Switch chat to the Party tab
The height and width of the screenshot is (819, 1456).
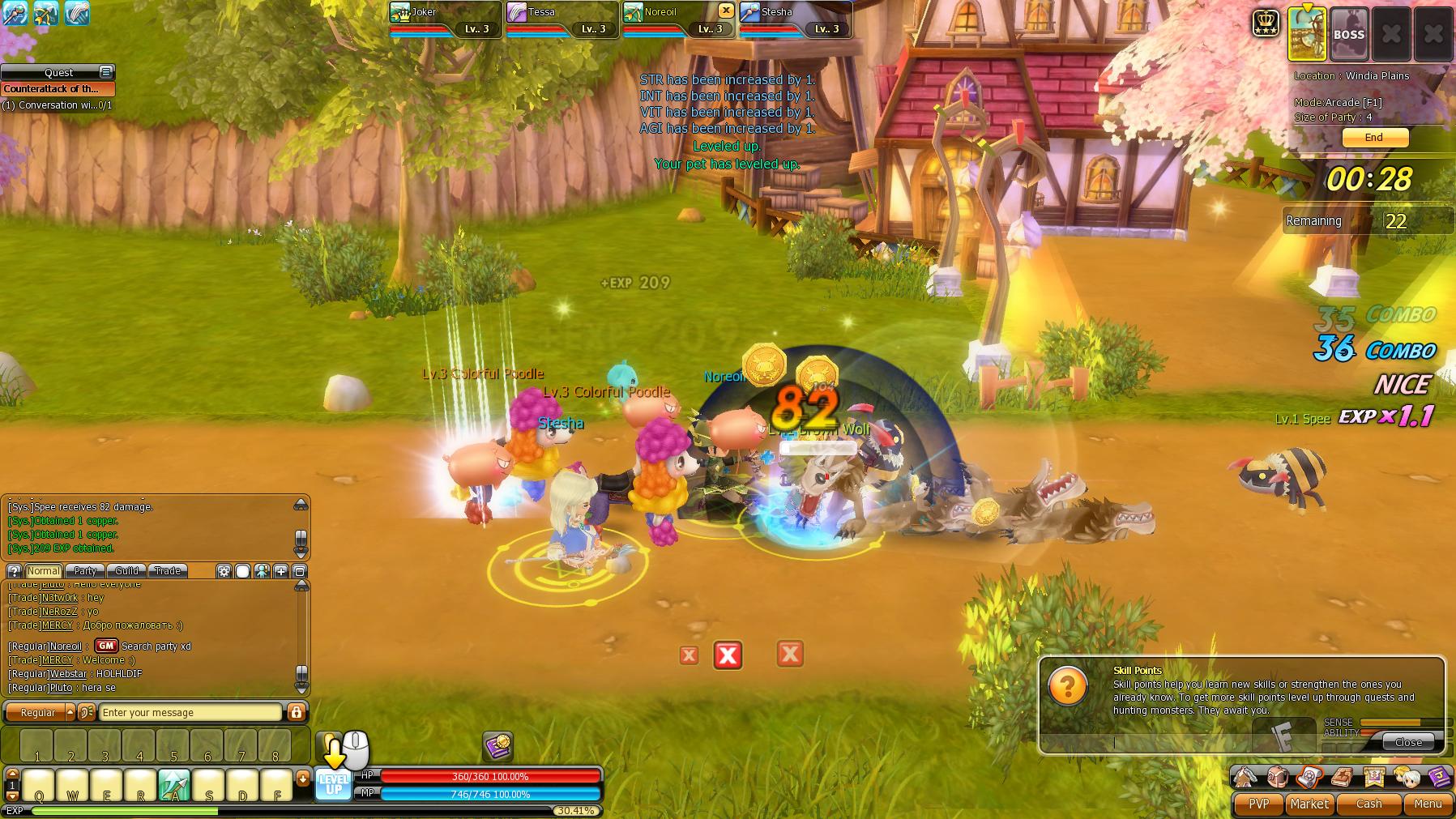click(x=85, y=571)
